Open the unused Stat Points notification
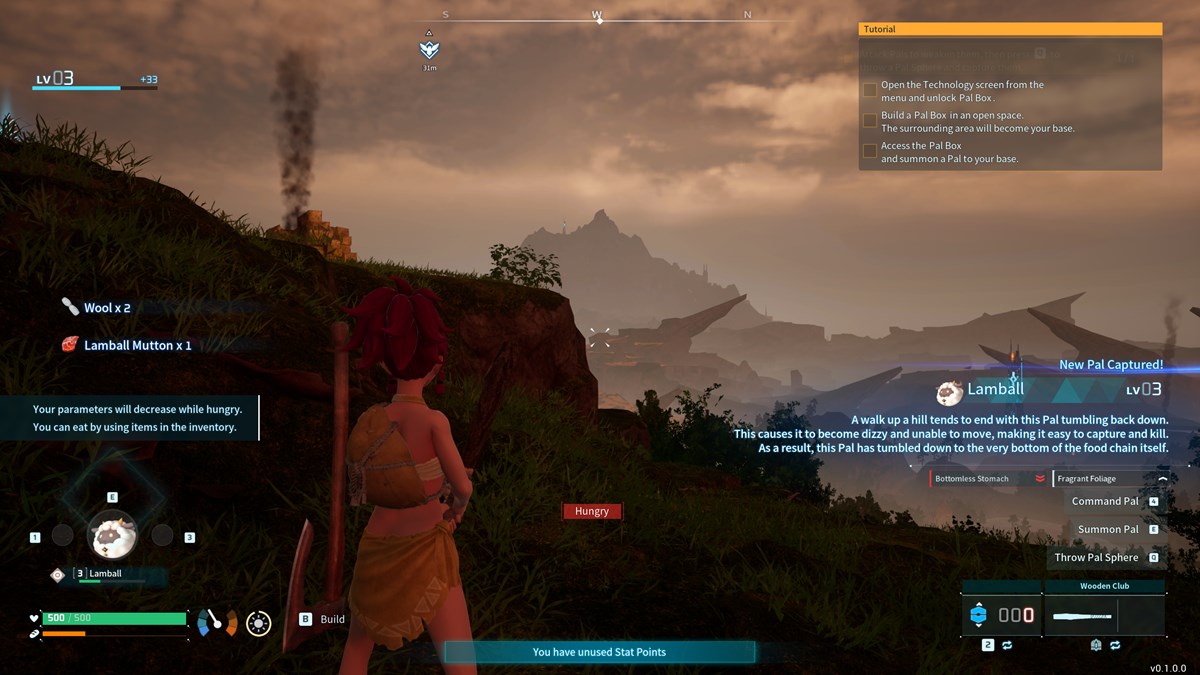Viewport: 1200px width, 675px height. 599,652
